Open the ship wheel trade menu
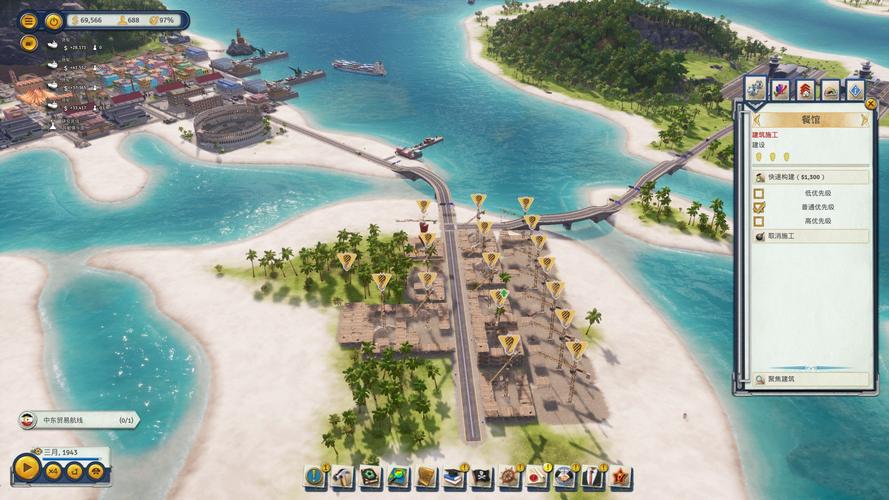 tap(510, 476)
